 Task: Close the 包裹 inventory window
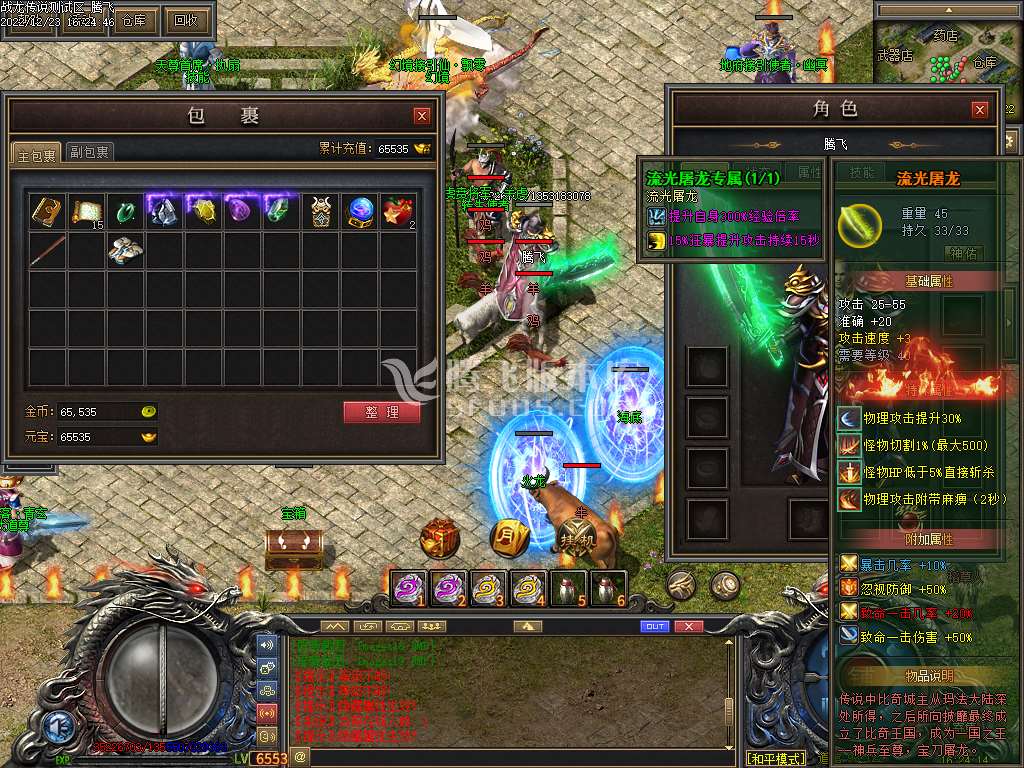click(422, 115)
